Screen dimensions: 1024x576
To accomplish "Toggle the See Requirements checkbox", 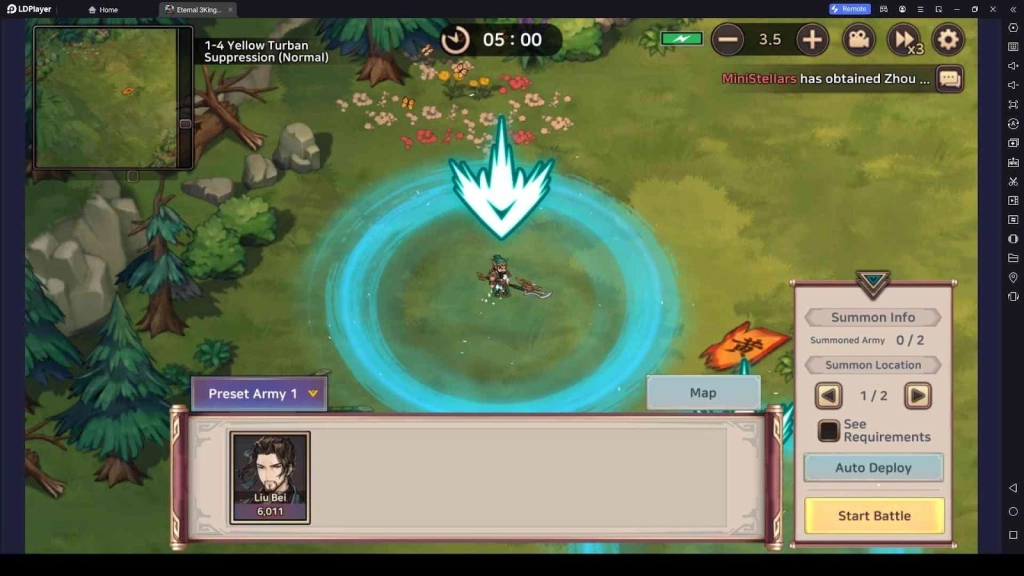I will click(x=829, y=431).
